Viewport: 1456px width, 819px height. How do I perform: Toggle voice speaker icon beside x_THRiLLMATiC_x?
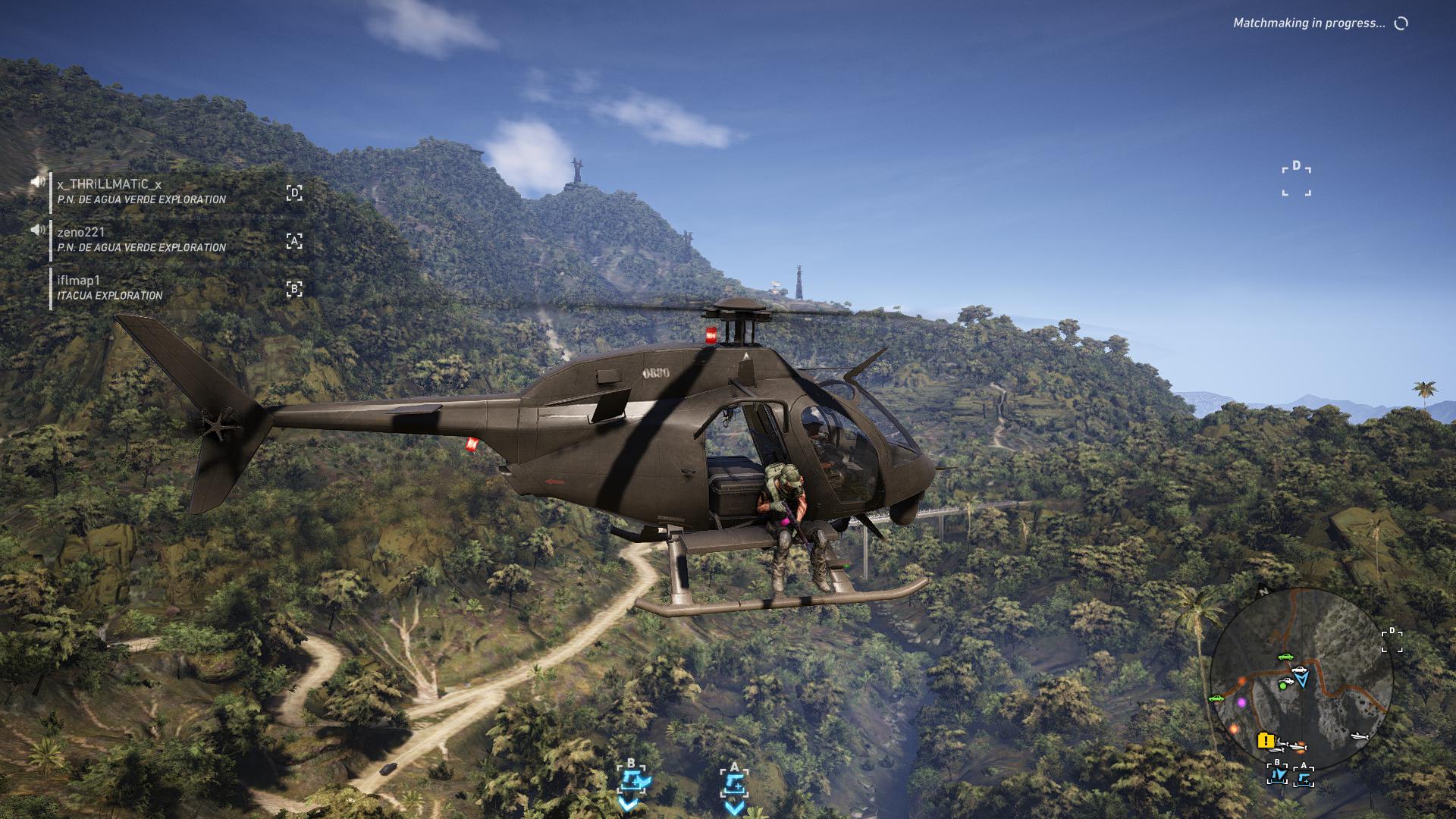click(37, 182)
